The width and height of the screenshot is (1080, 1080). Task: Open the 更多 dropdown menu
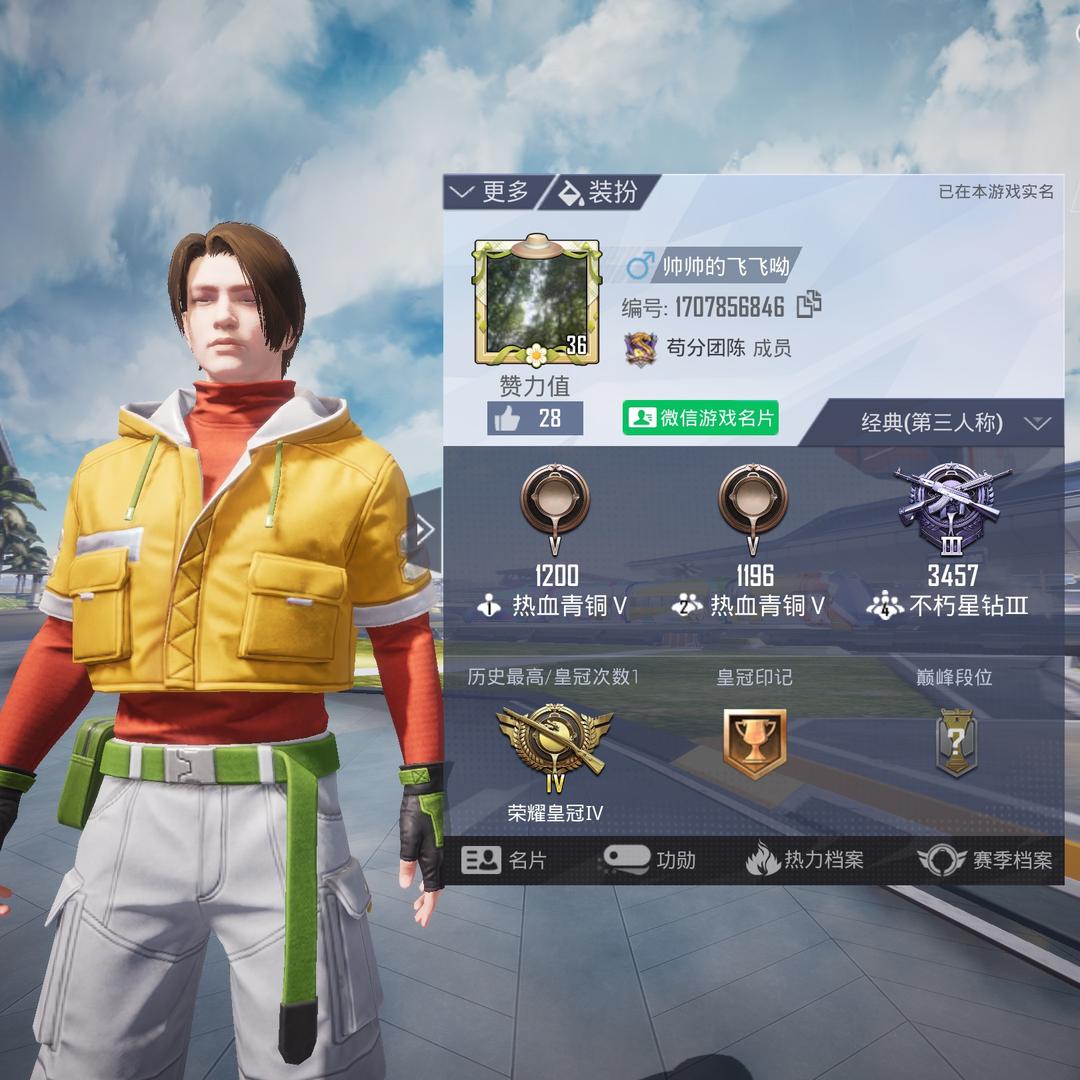coord(492,192)
